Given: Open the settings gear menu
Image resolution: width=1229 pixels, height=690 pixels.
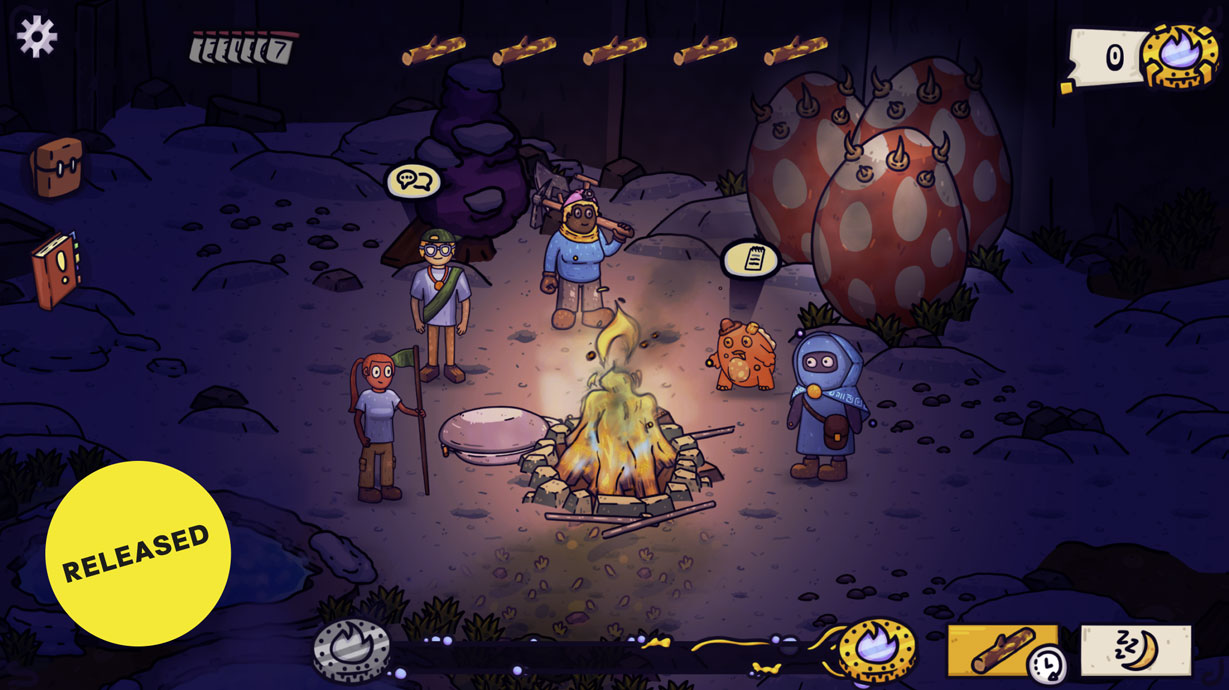Looking at the screenshot, I should pos(37,36).
